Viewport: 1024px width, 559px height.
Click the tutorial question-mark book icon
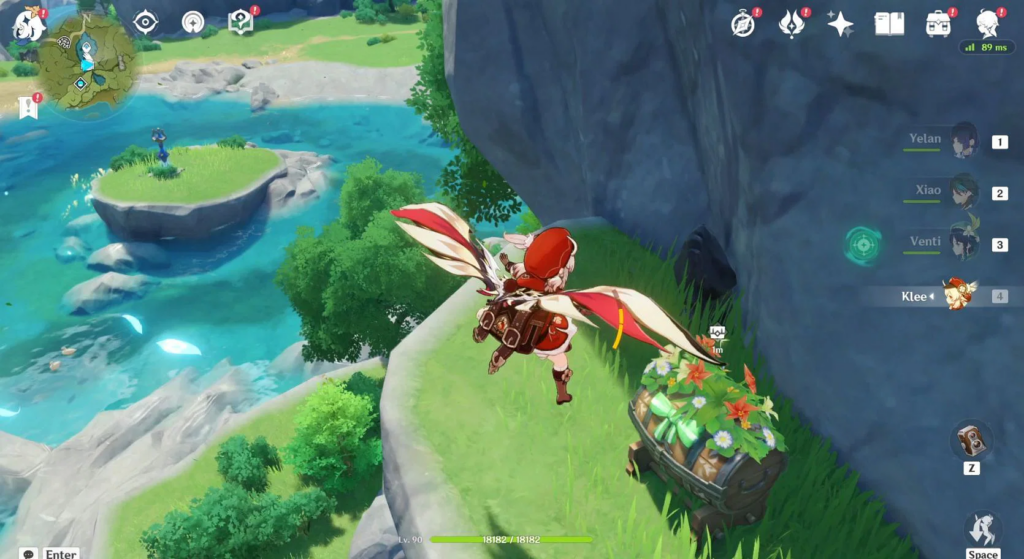pyautogui.click(x=240, y=21)
